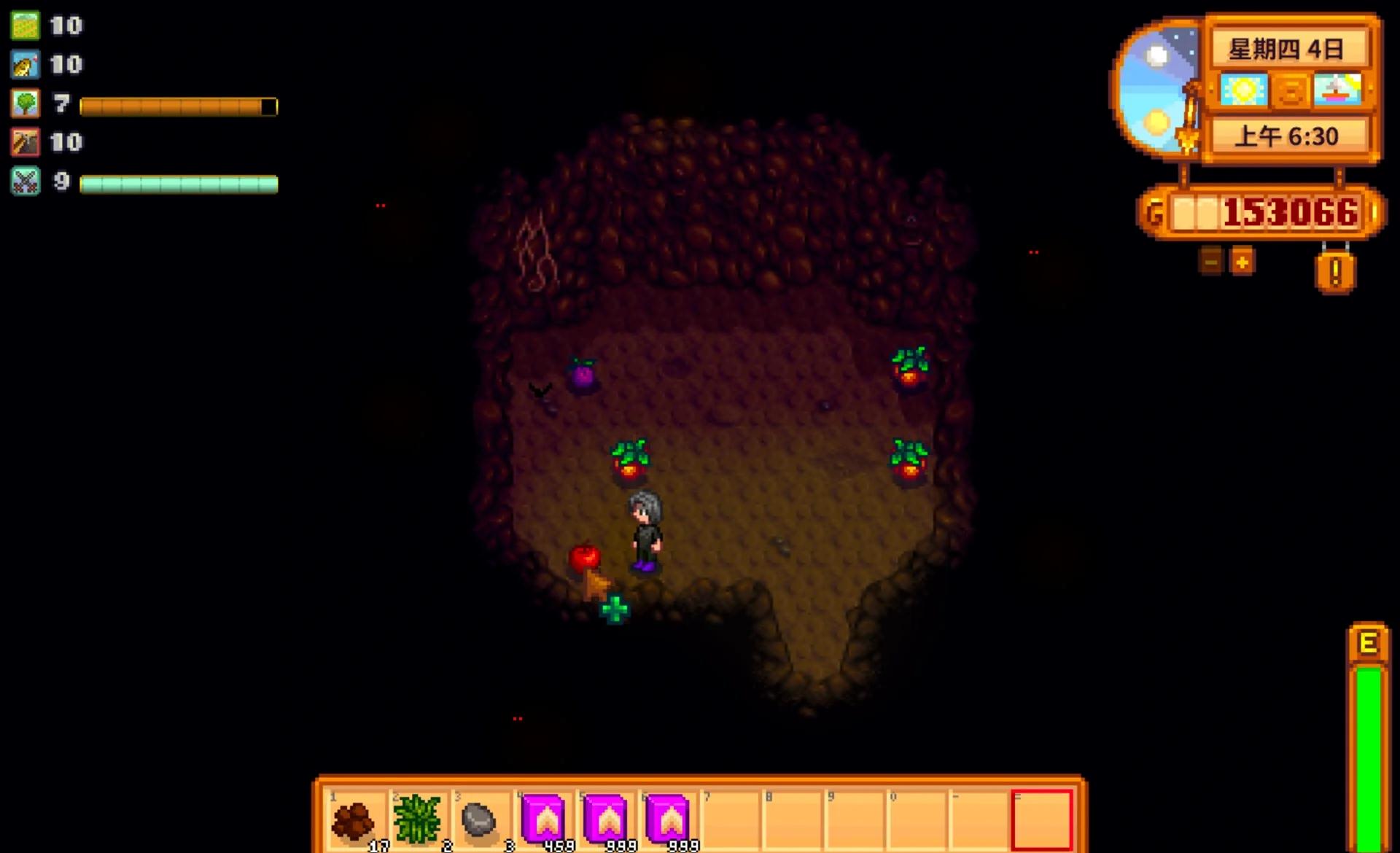1400x853 pixels.
Task: Select the green fiber hotbar slot
Action: point(417,819)
